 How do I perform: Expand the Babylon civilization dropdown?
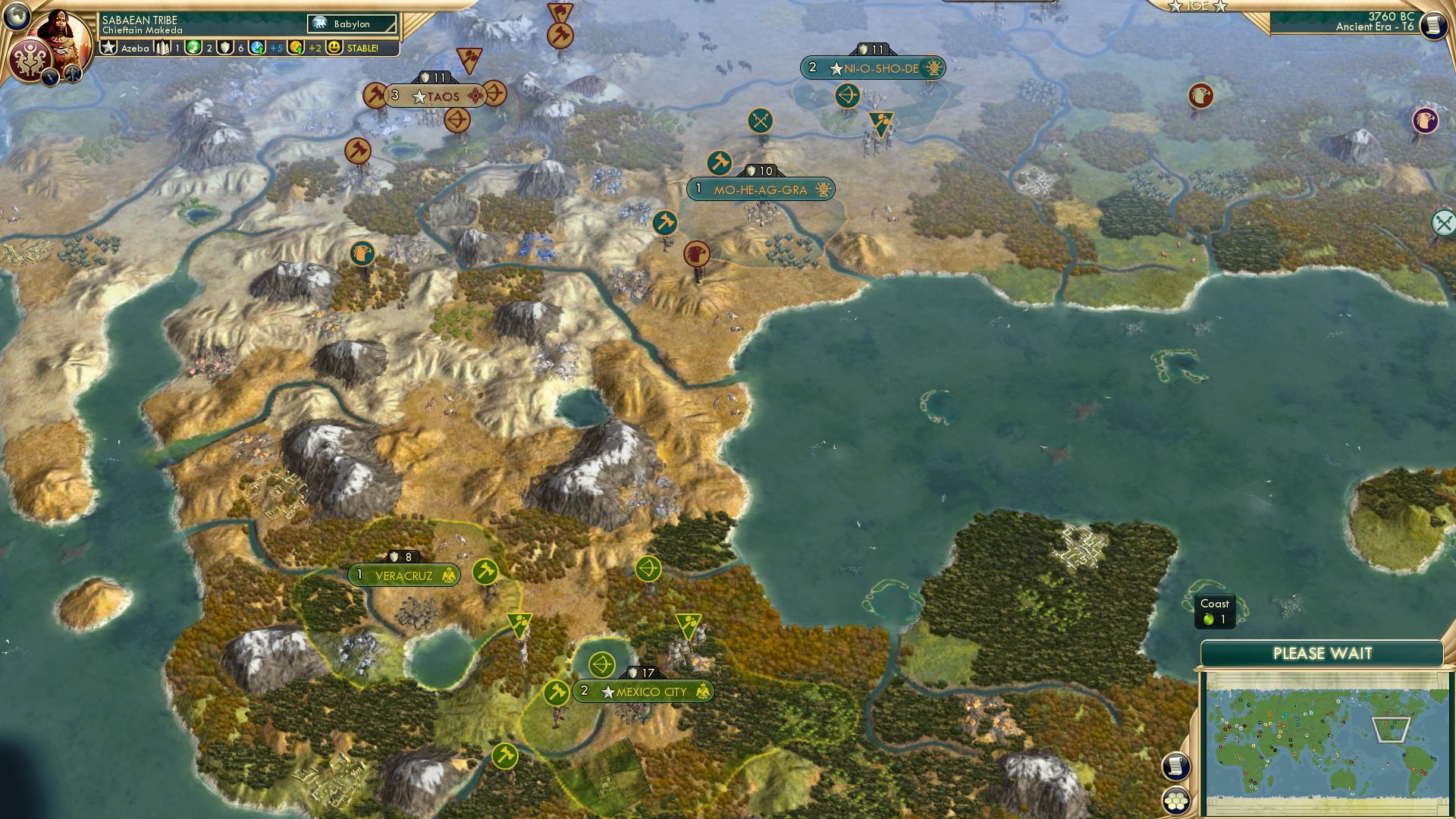point(350,24)
